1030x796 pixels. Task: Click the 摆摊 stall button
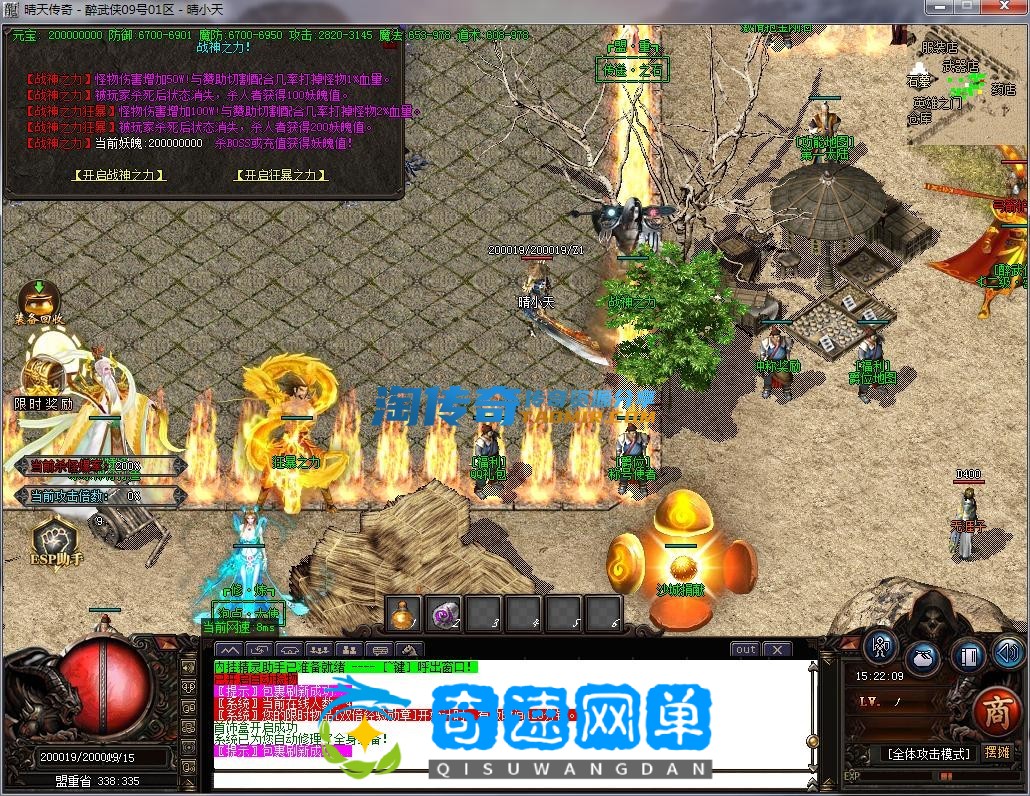(x=997, y=753)
